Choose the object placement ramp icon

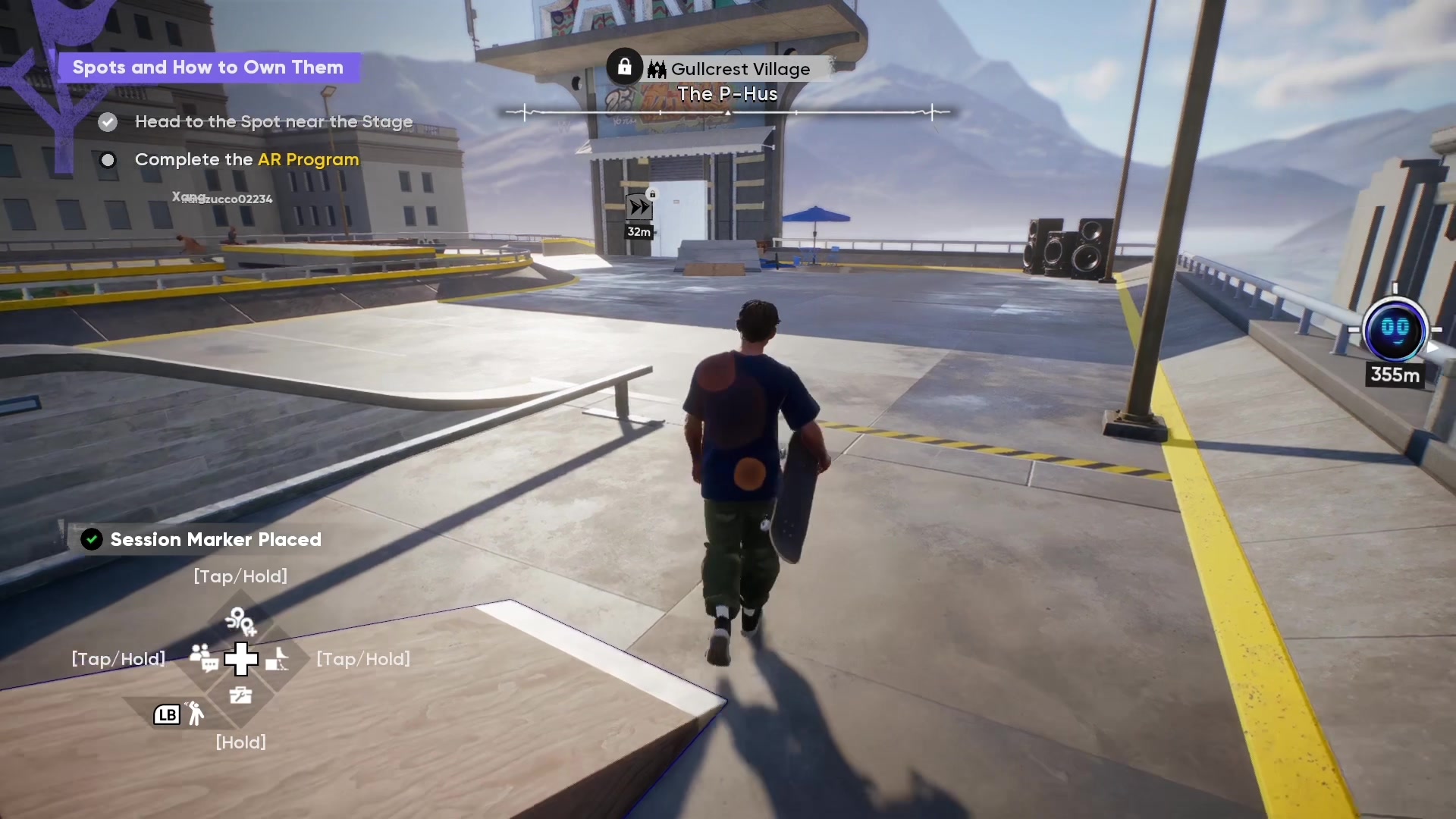pos(278,659)
